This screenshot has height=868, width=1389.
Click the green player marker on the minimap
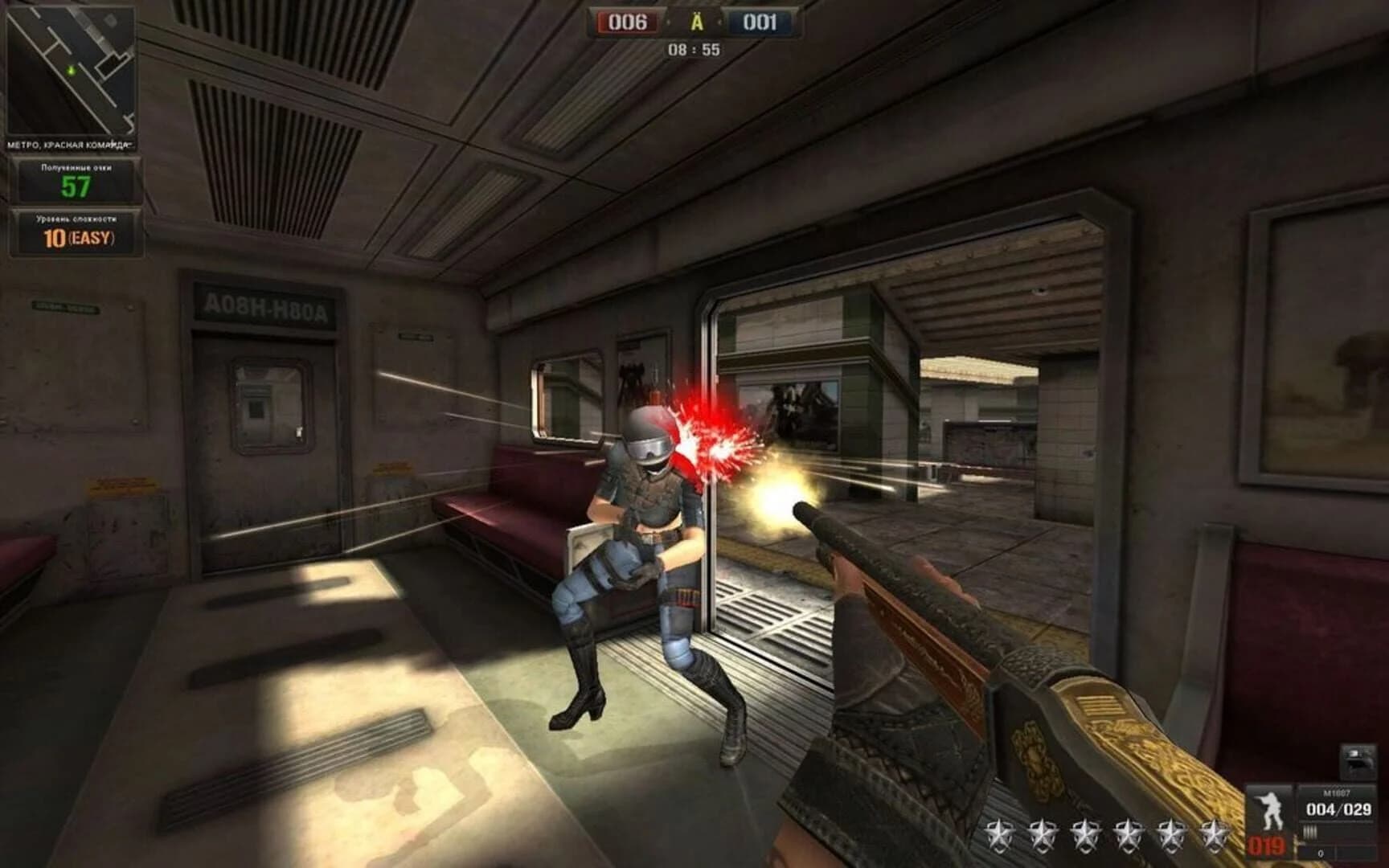[71, 72]
